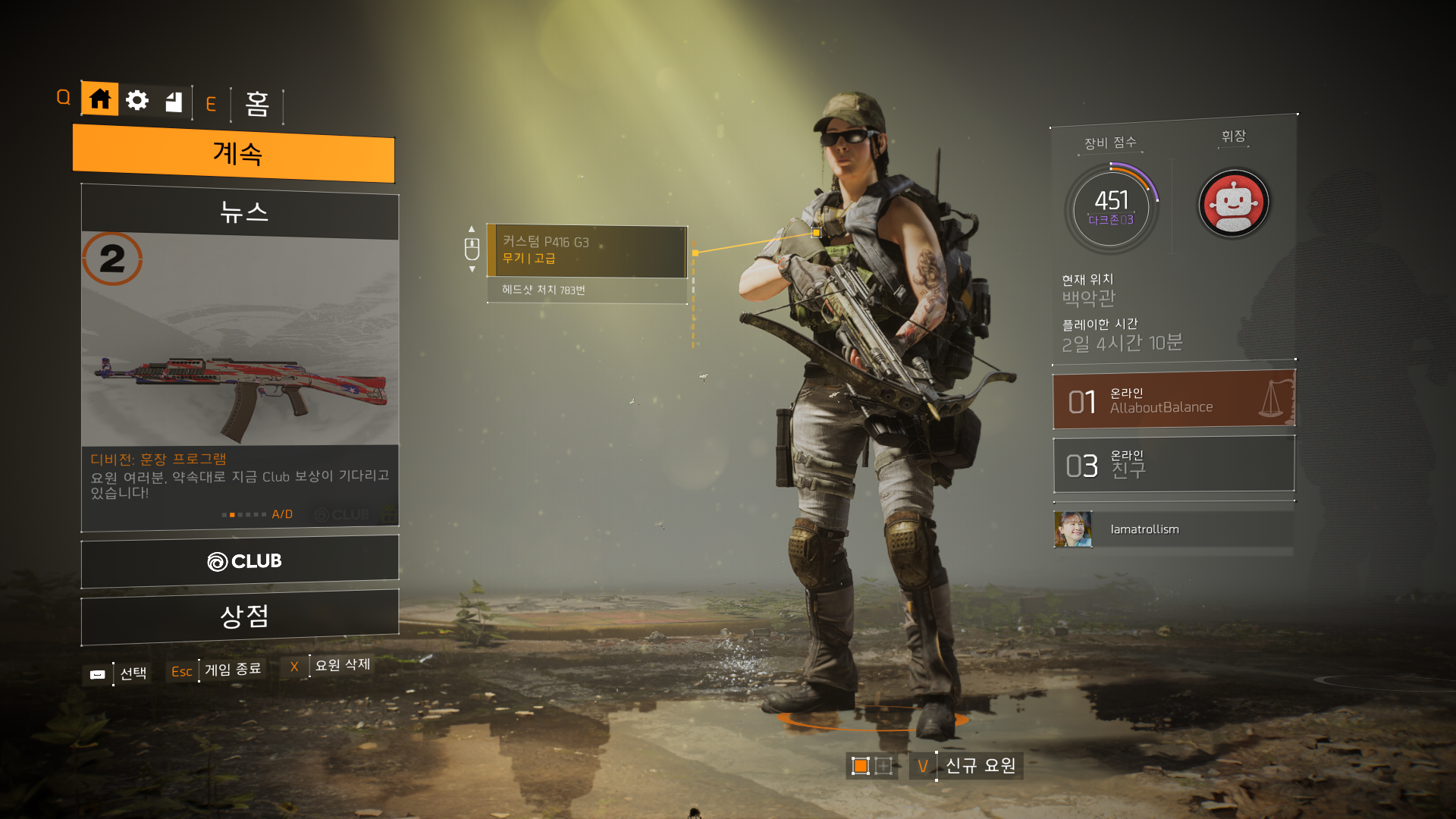Screen dimensions: 1456x819
Task: Click the red robot emblem badge
Action: pos(1233,204)
